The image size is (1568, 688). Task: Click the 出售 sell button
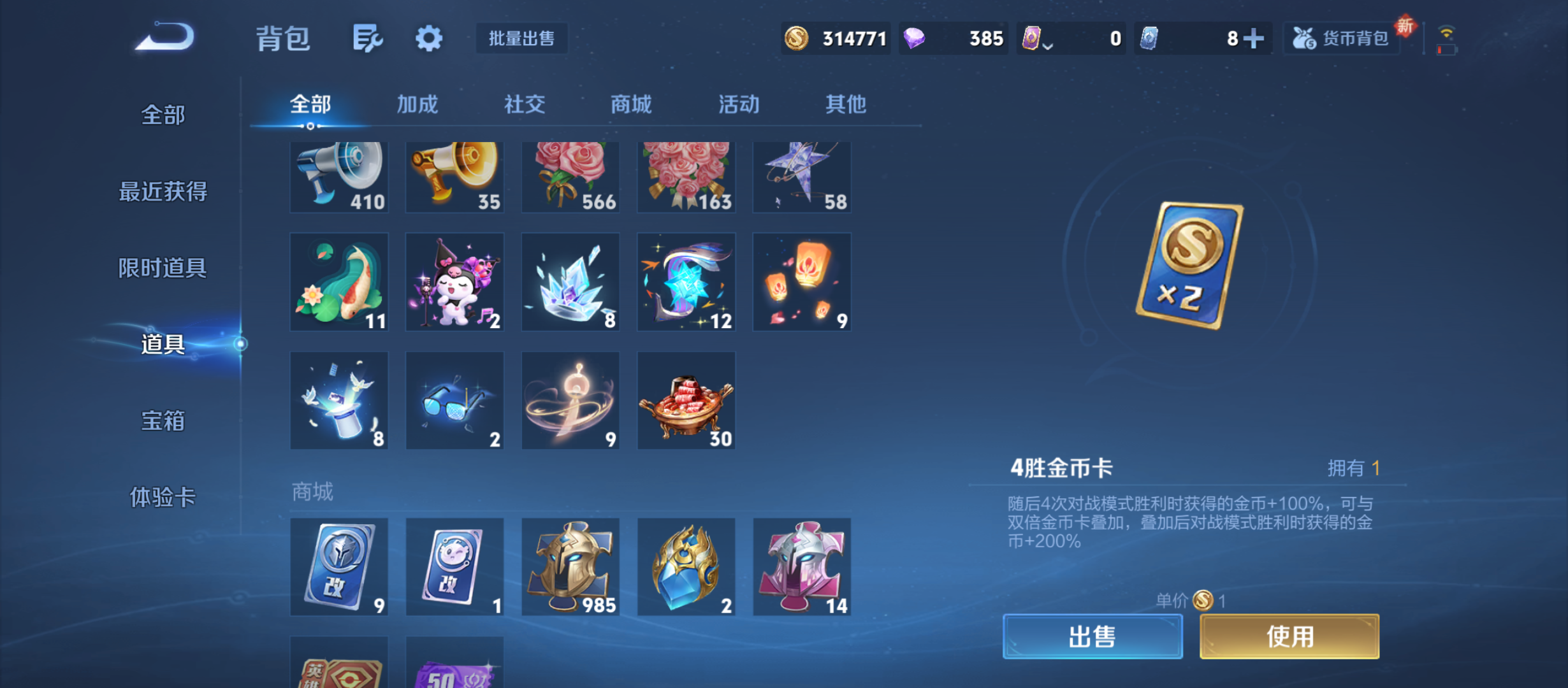coord(1092,636)
